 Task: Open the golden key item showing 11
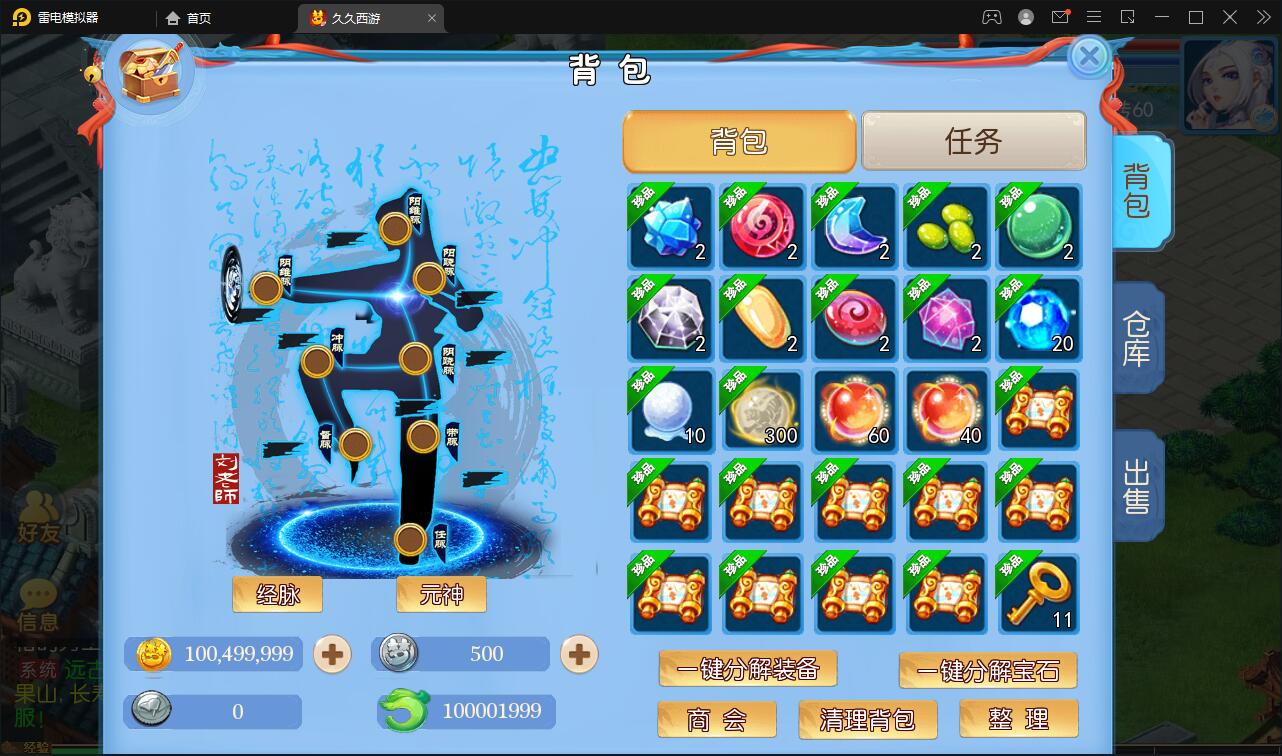click(x=1039, y=594)
